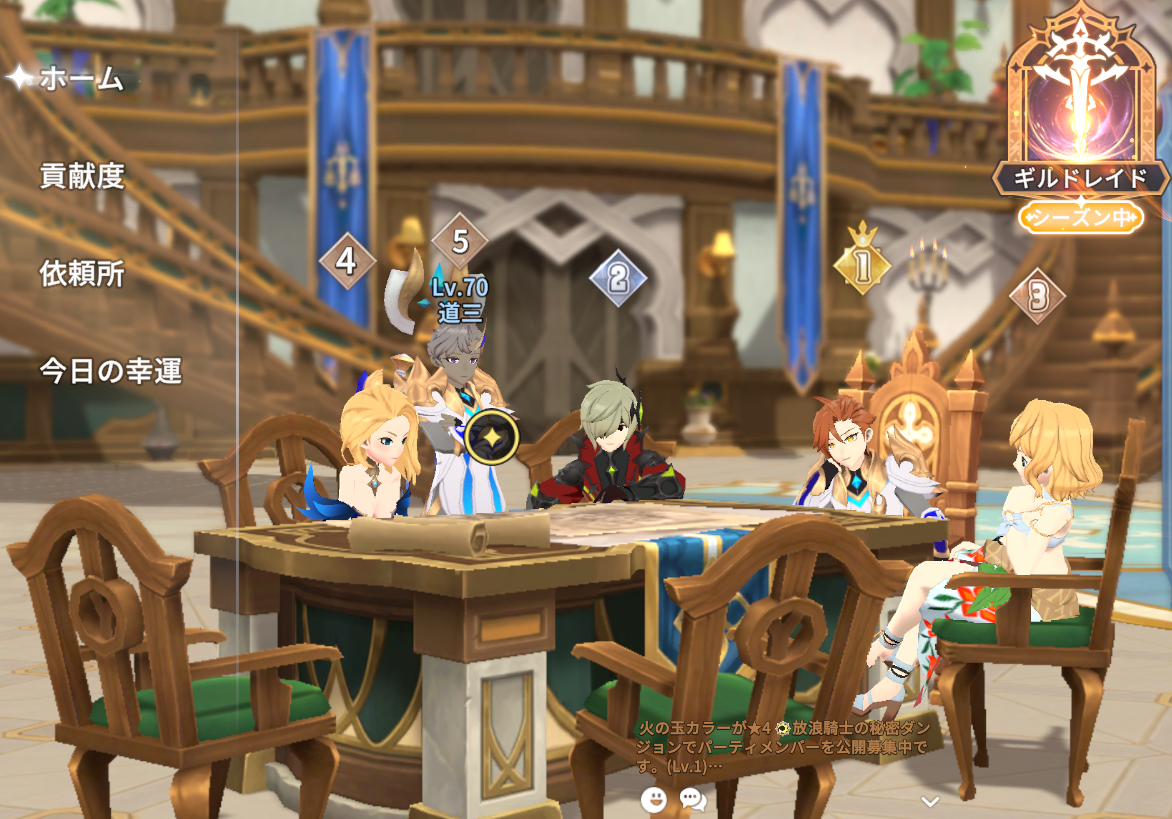The image size is (1172, 819).
Task: Open the chat speech bubble icon
Action: 692,798
